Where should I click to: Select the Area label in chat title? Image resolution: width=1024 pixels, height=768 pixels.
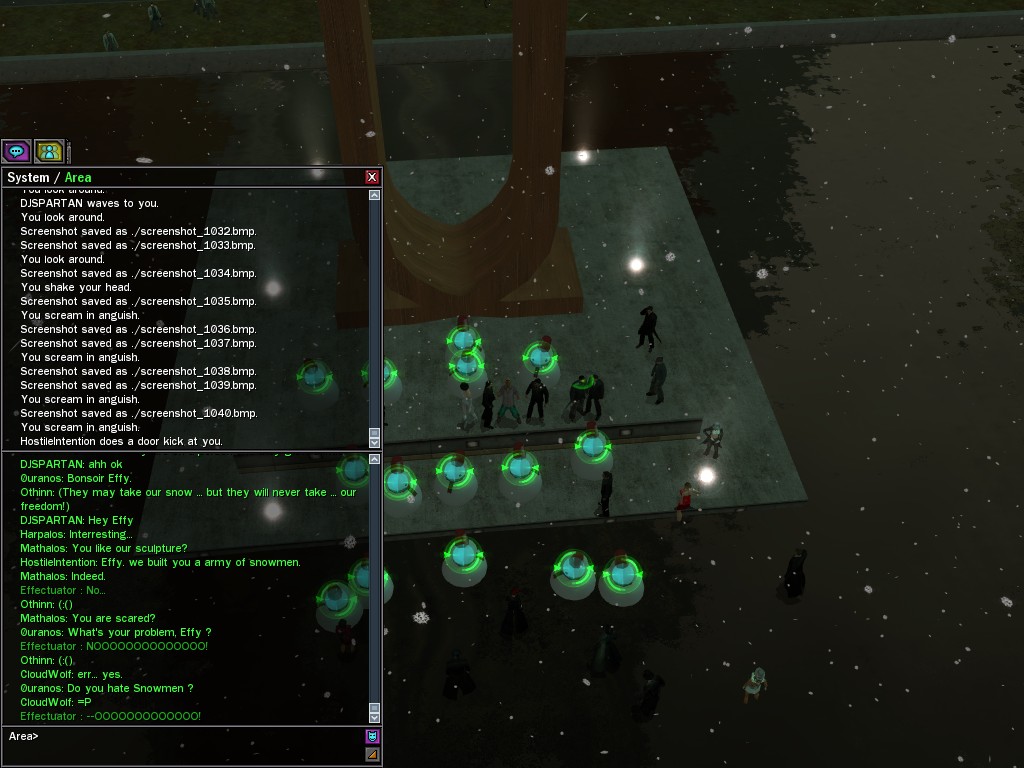coord(78,178)
